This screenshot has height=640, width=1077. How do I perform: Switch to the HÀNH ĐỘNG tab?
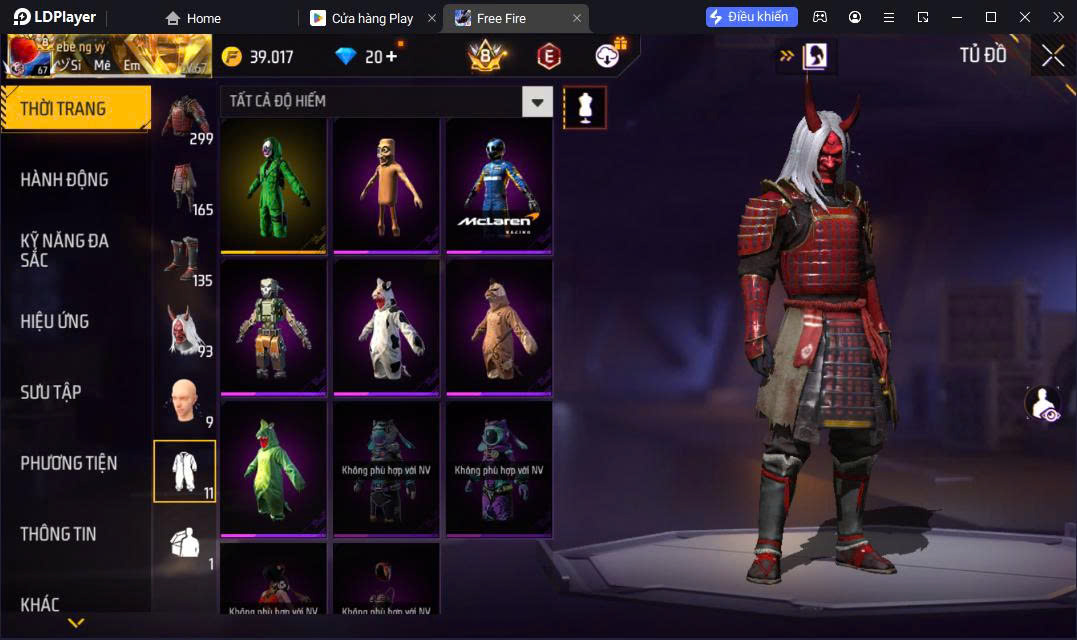(65, 180)
